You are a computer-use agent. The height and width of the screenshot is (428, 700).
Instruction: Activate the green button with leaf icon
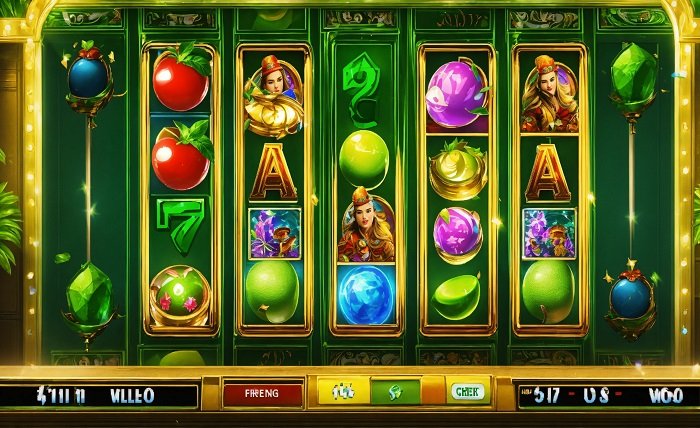395,392
